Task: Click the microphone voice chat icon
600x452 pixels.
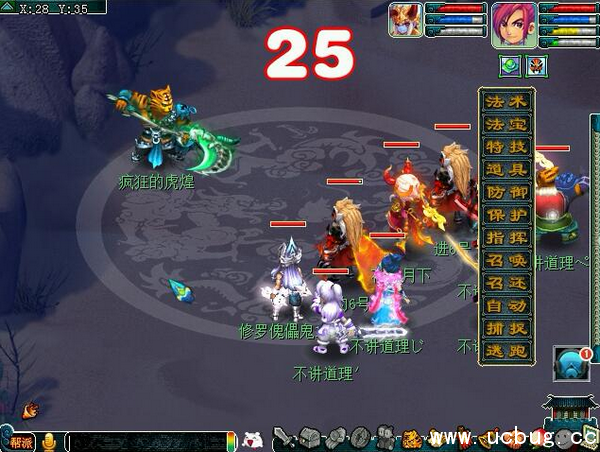Action: (x=48, y=440)
